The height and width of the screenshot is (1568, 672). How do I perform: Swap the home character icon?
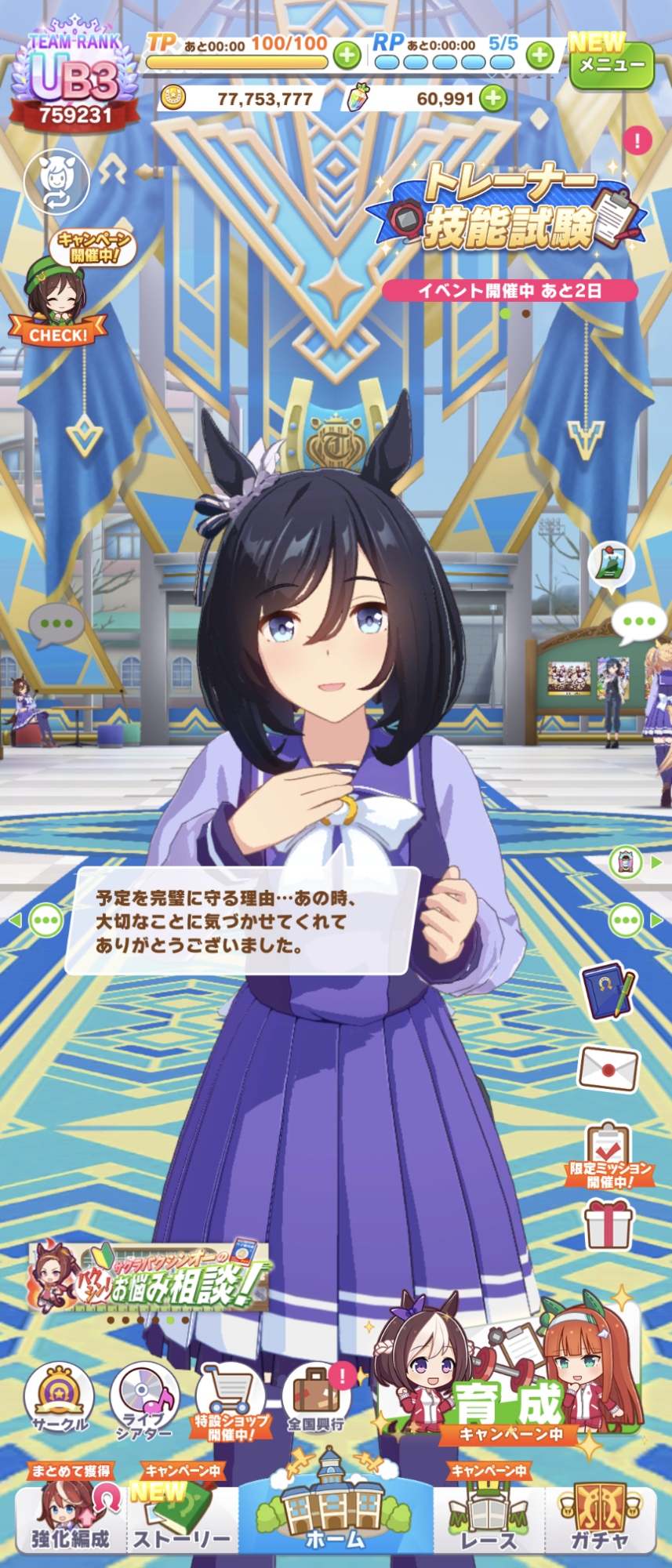(x=56, y=182)
